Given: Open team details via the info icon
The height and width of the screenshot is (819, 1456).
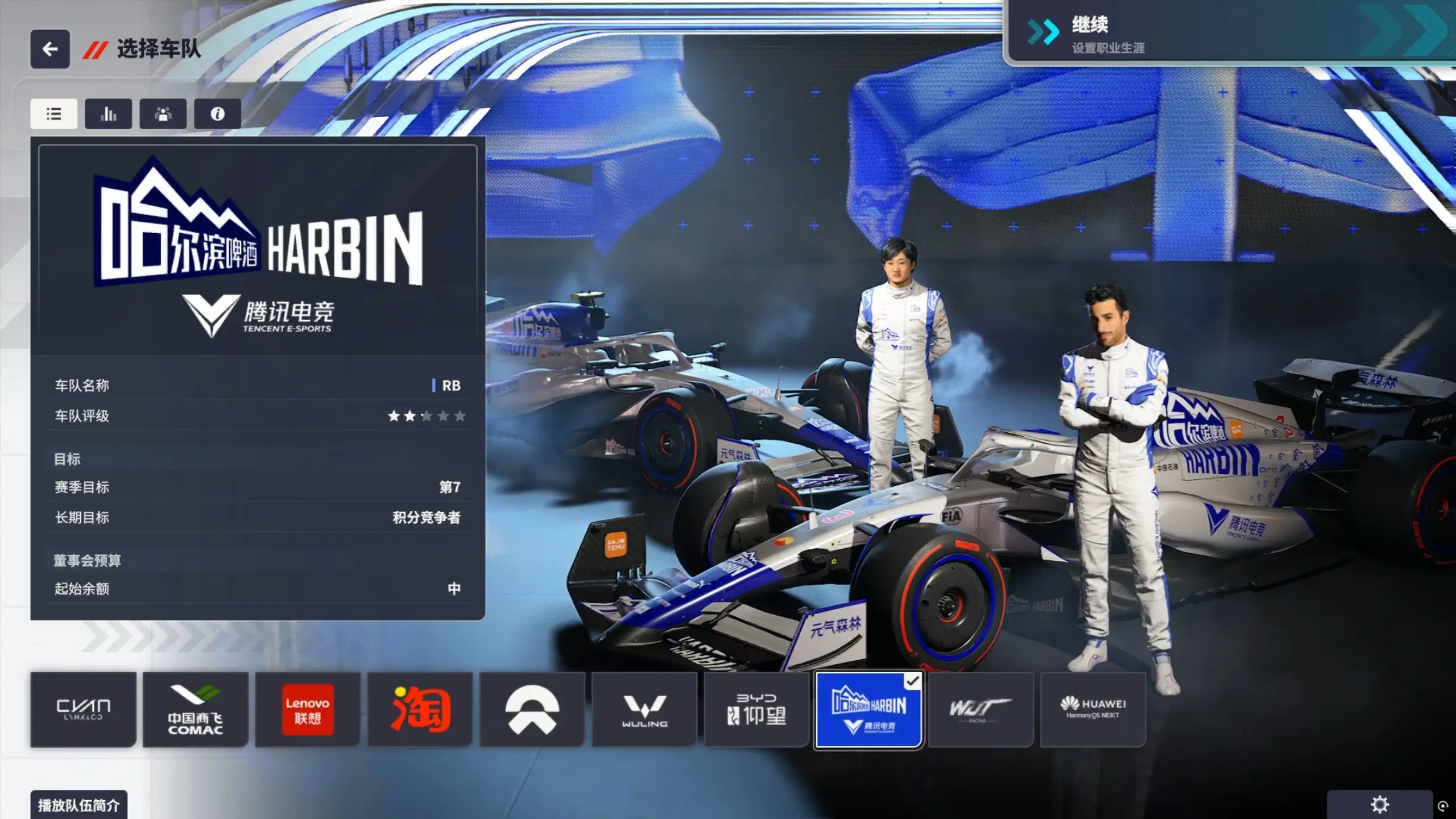Looking at the screenshot, I should point(217,114).
